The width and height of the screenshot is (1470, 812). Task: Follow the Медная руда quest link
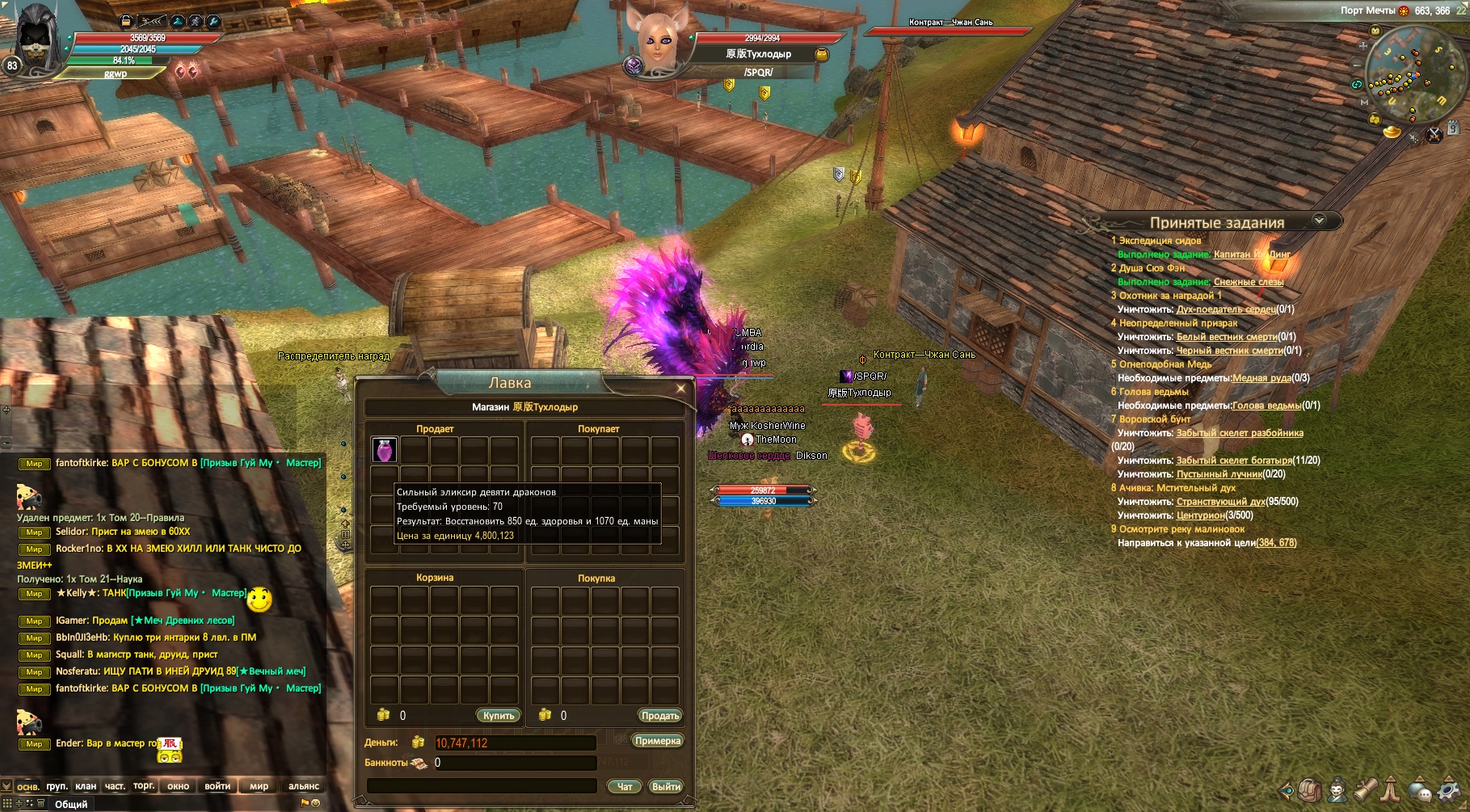[x=1262, y=378]
